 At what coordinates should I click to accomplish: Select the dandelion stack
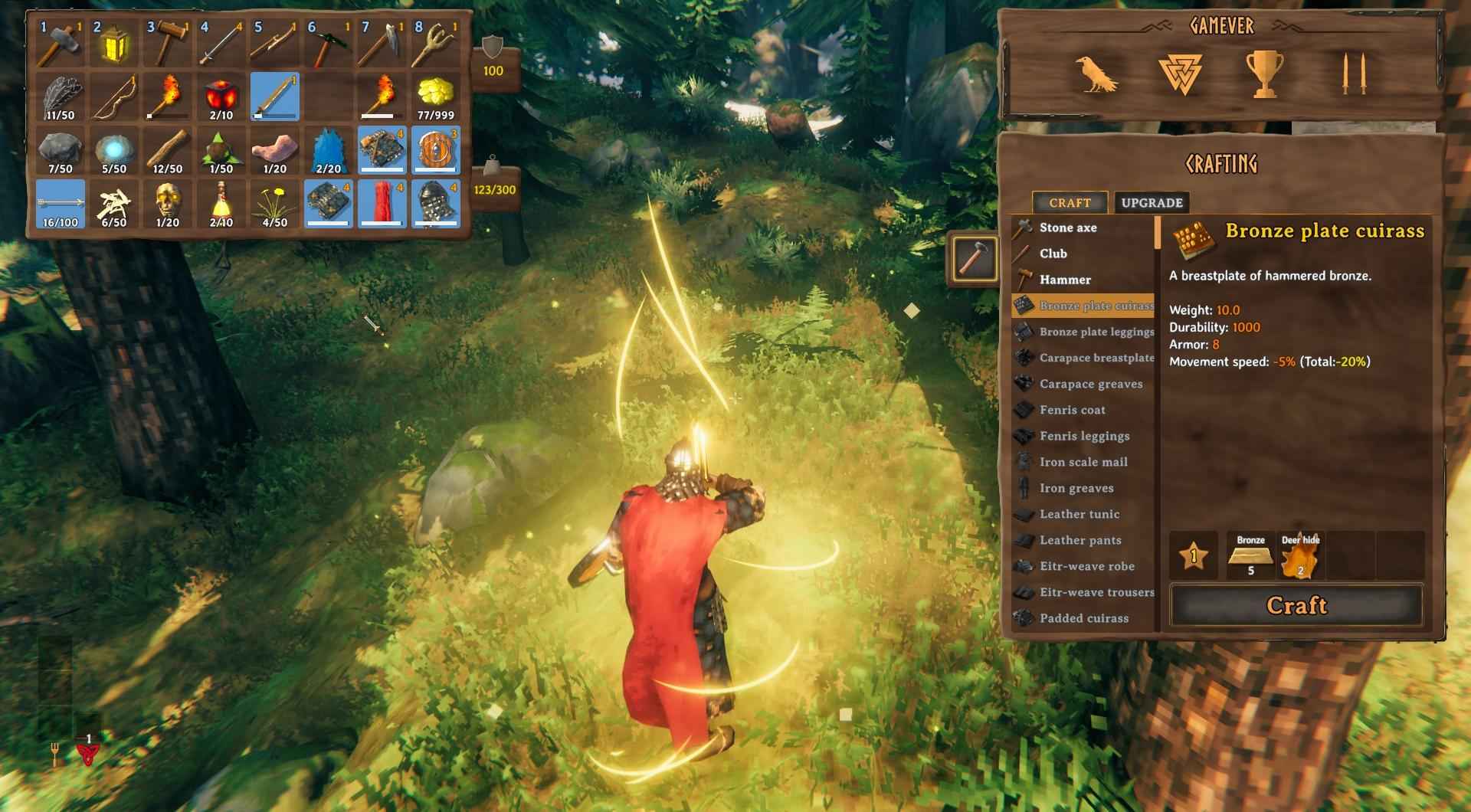[275, 205]
